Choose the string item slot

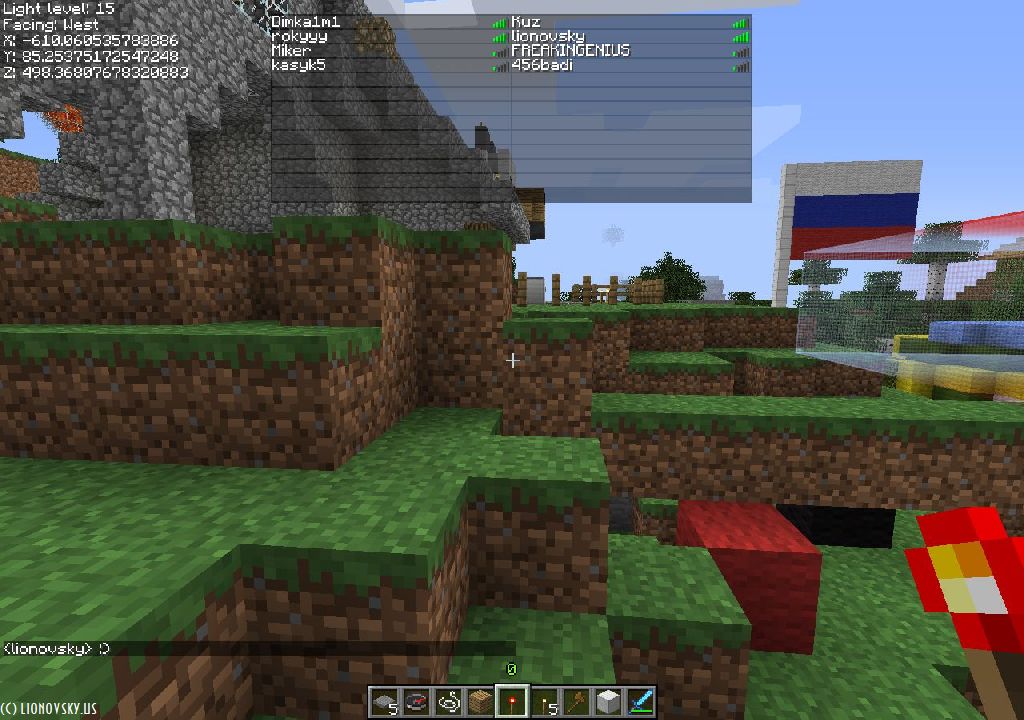pyautogui.click(x=448, y=702)
